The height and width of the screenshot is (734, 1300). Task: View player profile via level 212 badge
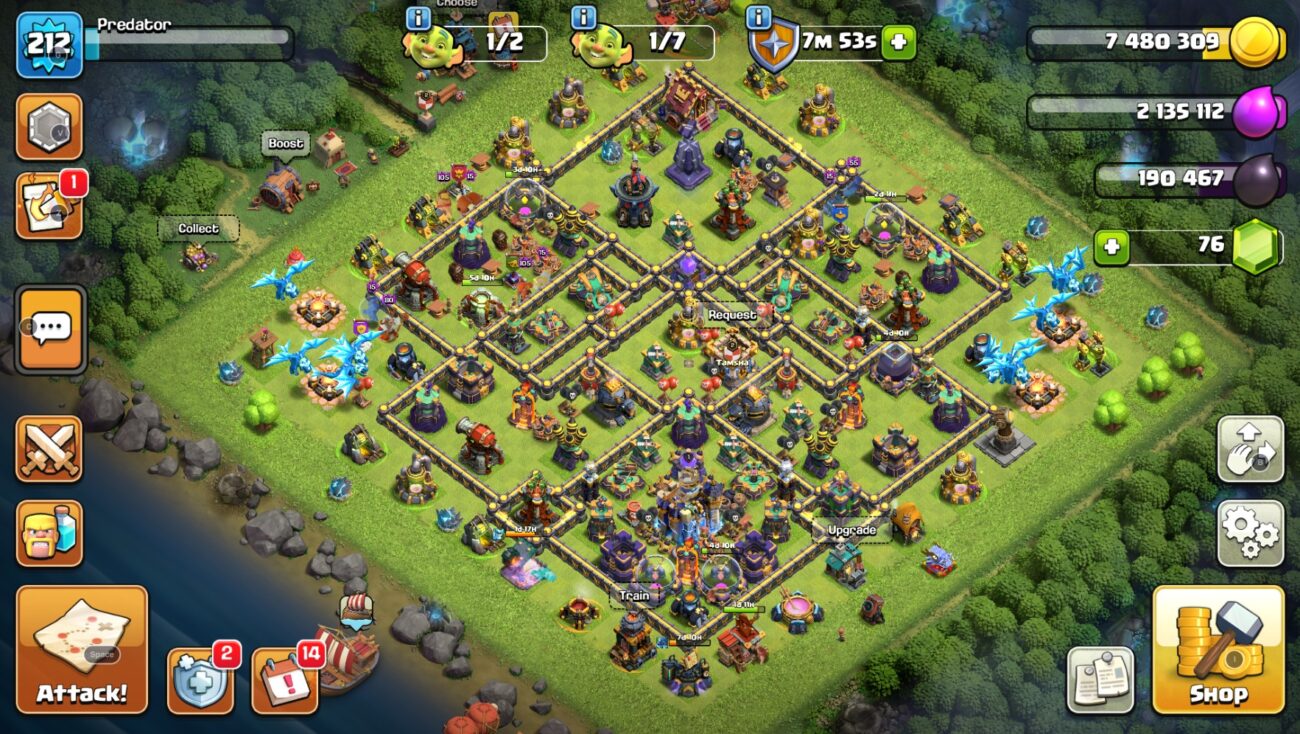(x=49, y=45)
